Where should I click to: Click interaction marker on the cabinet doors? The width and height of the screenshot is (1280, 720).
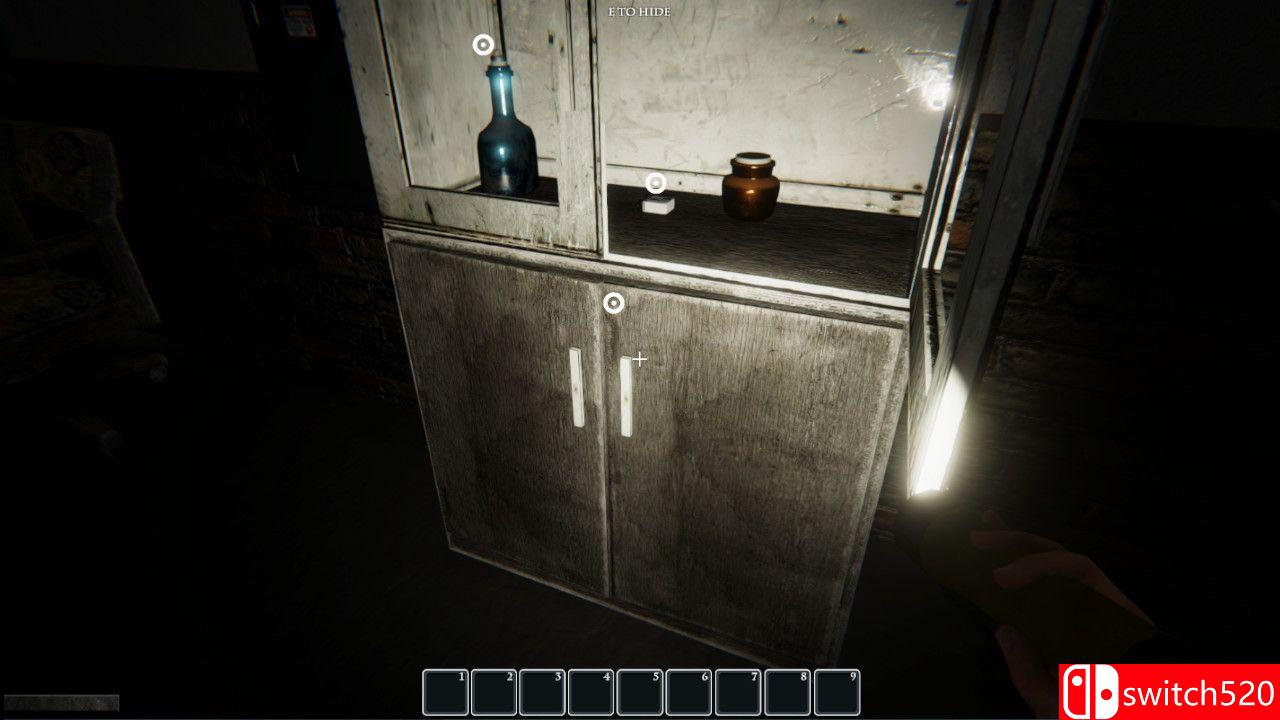coord(613,302)
